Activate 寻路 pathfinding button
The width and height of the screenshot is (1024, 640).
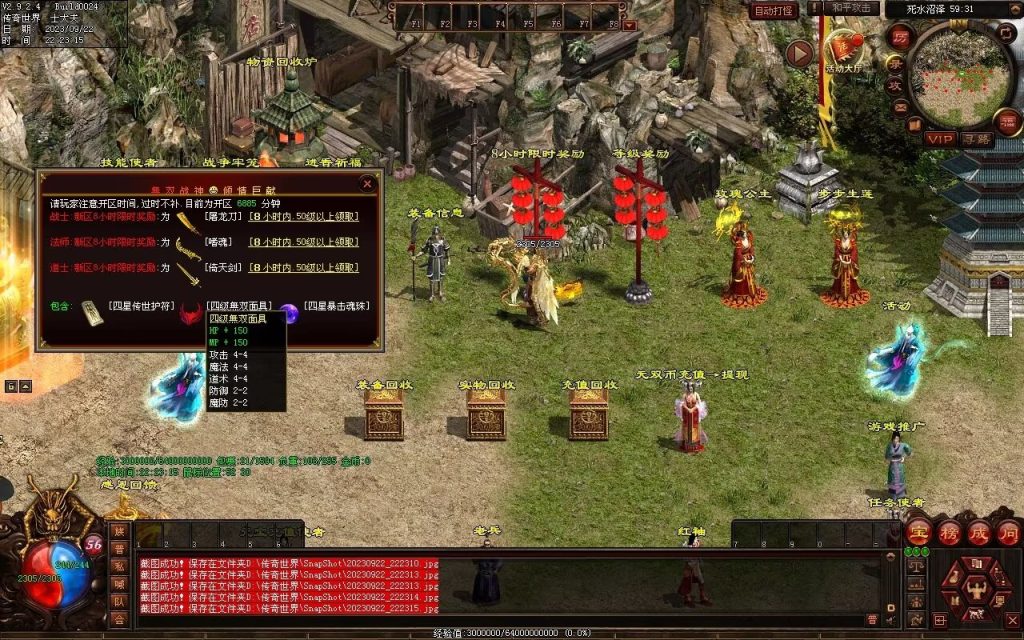tap(976, 139)
